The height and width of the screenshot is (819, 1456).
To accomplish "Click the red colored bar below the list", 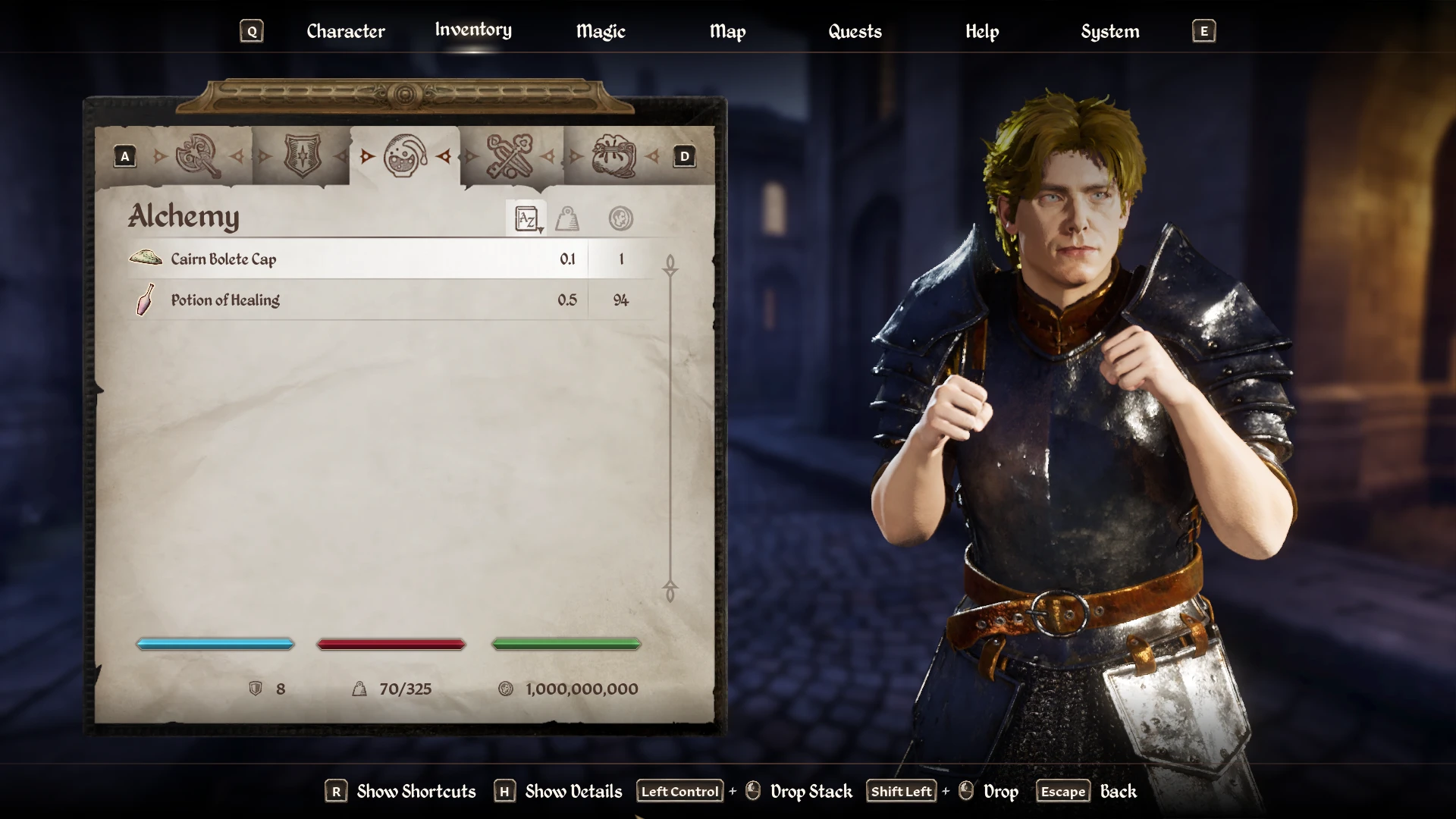I will [391, 644].
